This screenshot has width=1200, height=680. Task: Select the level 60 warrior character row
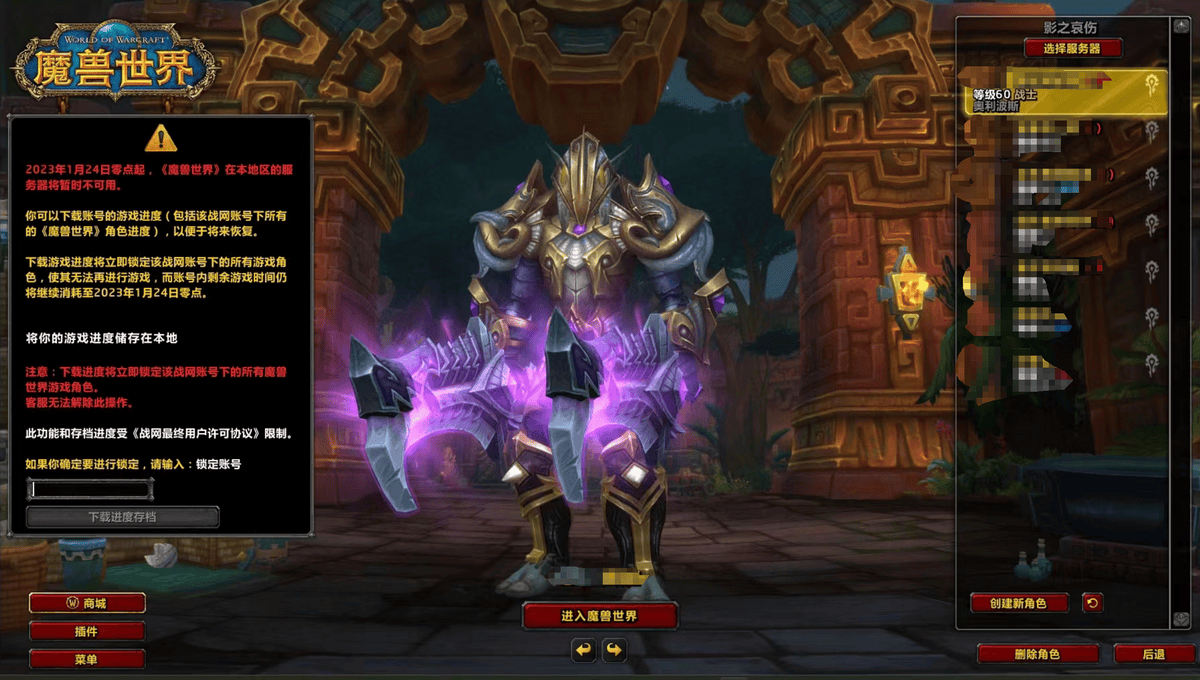1060,93
